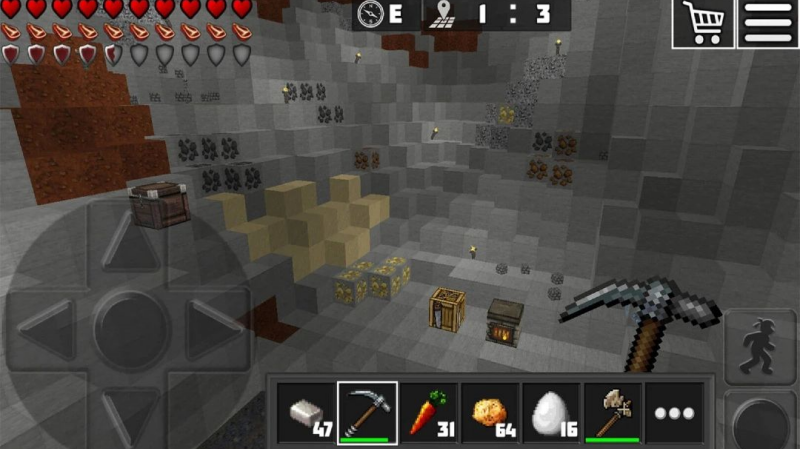Tap the D-pad up arrow
Screen dimensions: 800x449
point(130,243)
